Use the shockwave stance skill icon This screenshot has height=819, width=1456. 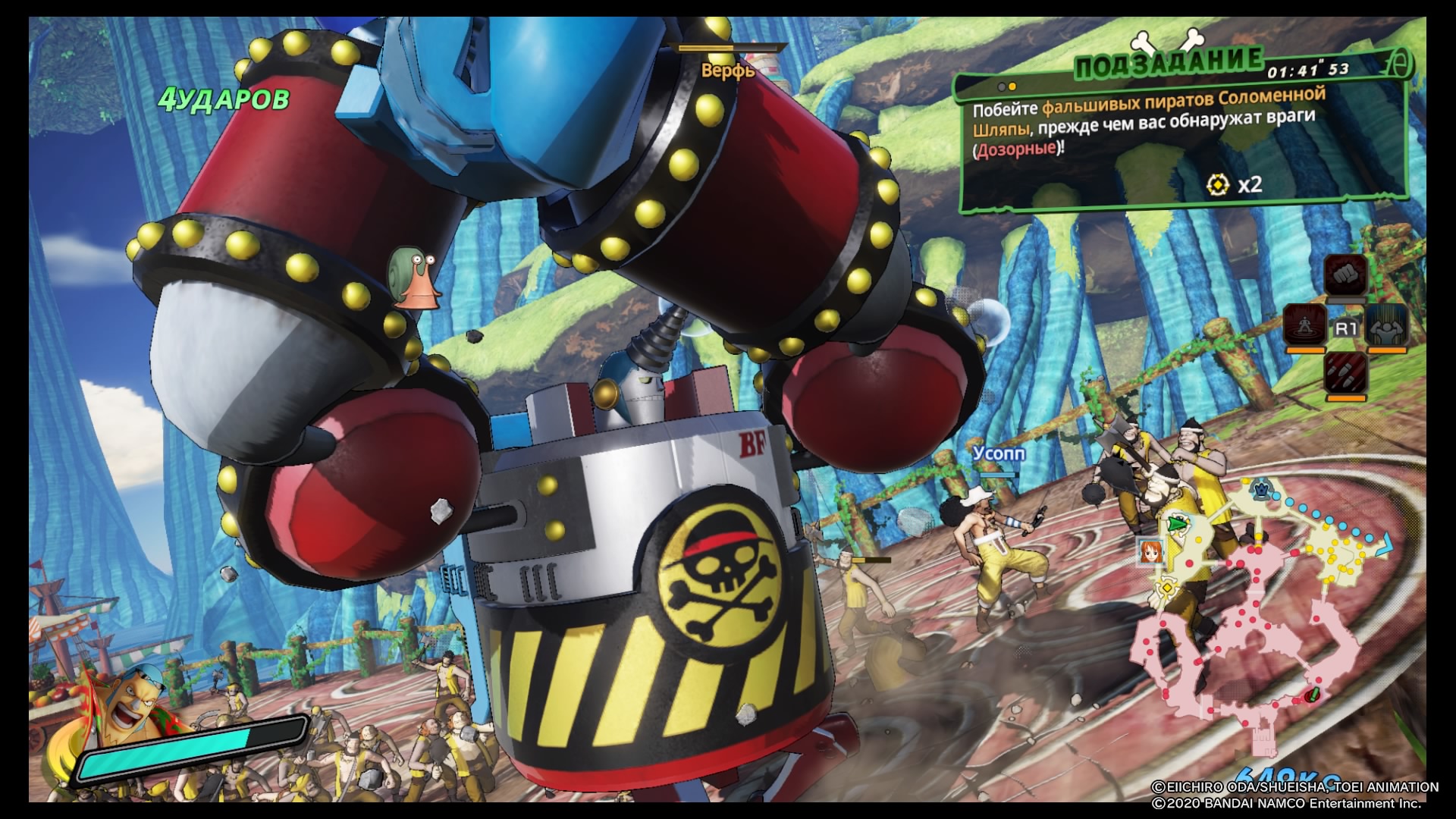click(x=1304, y=325)
